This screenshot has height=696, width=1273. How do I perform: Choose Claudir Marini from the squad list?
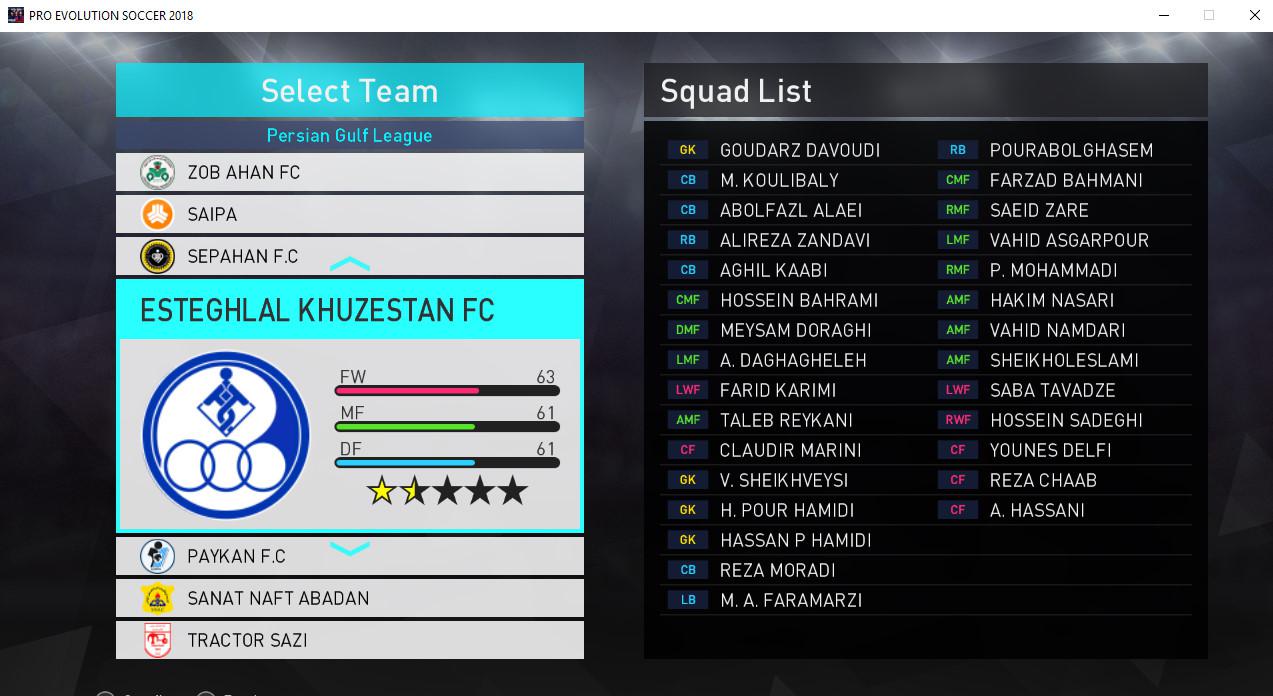tap(790, 450)
